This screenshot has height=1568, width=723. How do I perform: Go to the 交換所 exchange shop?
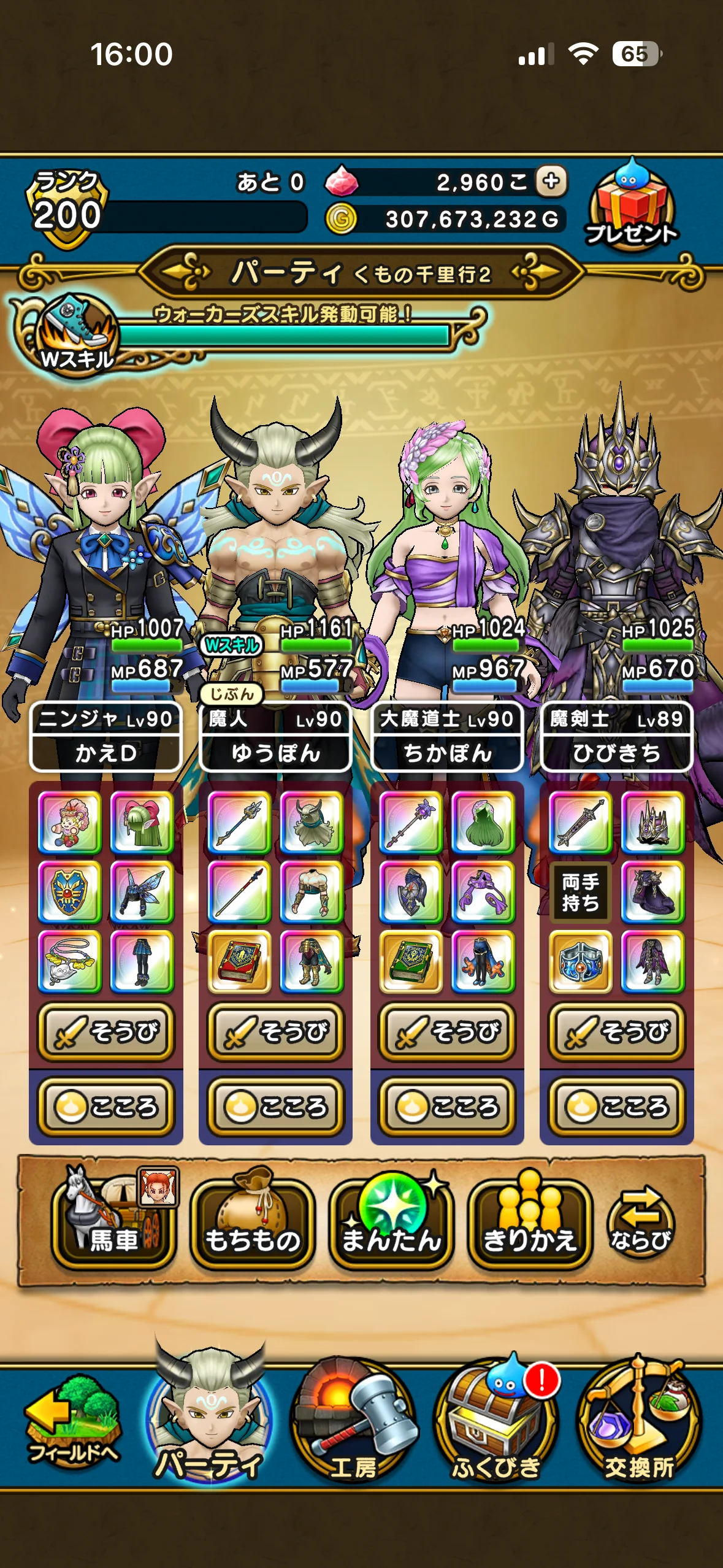tap(639, 1424)
